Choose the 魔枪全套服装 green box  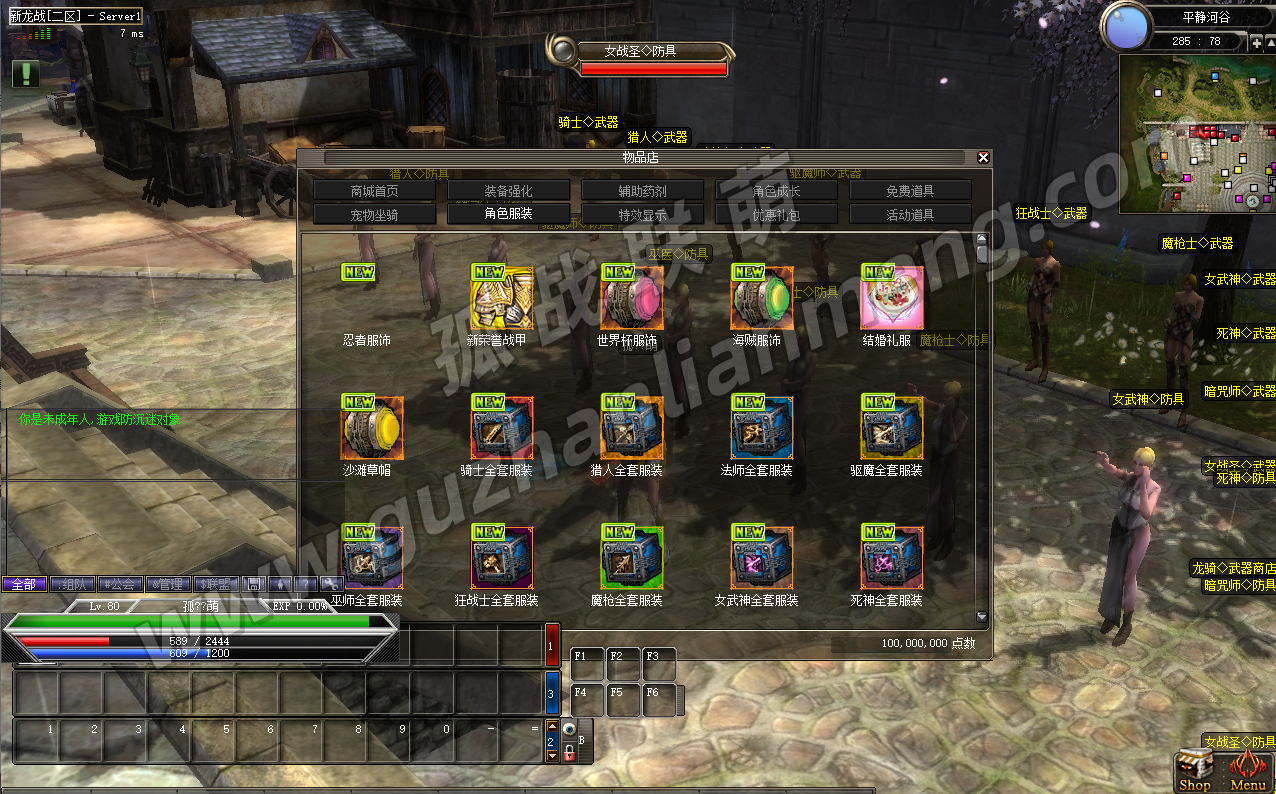(632, 558)
